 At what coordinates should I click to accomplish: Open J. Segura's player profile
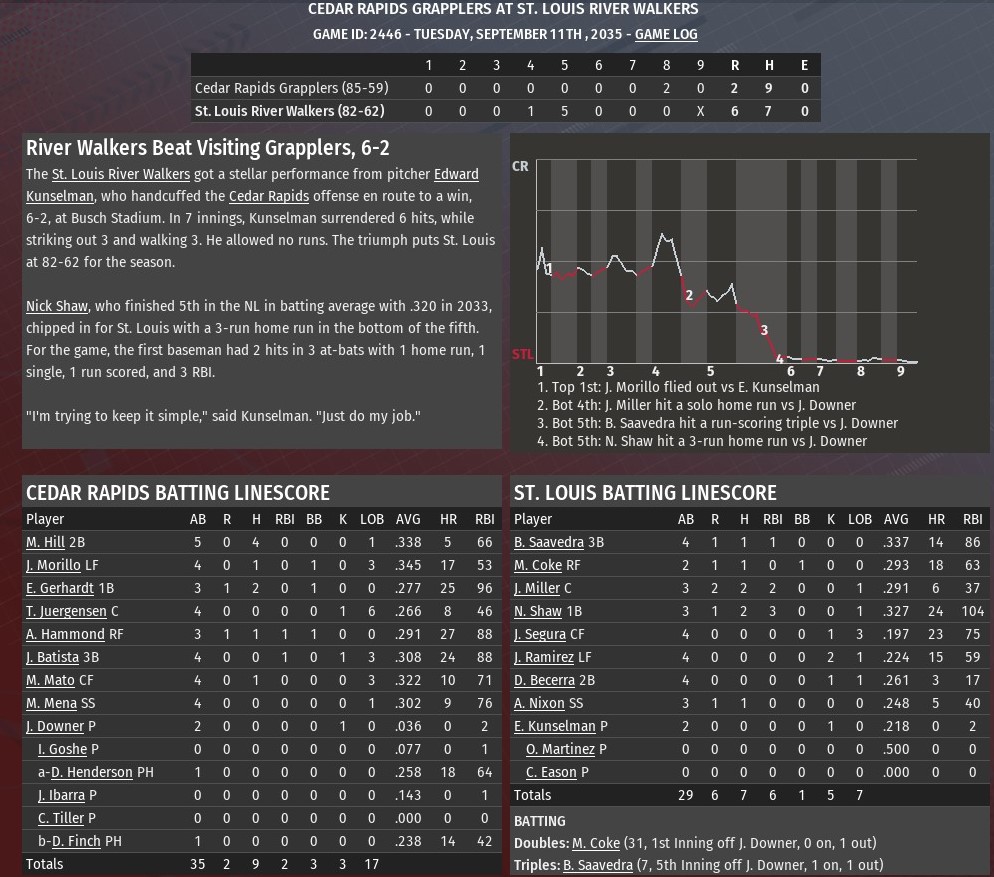(540, 634)
